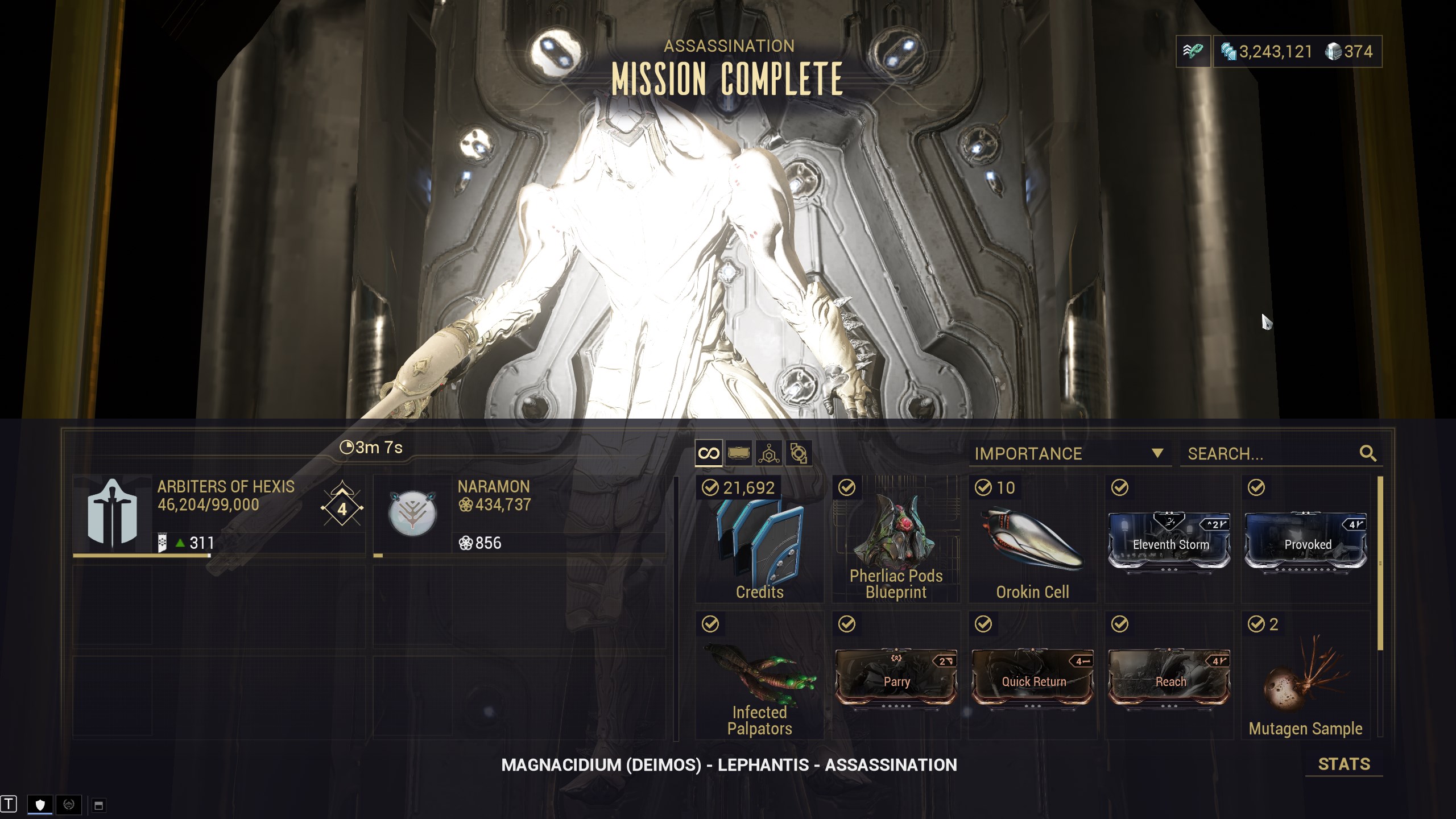
Task: Switch to the mod card filter tab
Action: pyautogui.click(x=739, y=453)
